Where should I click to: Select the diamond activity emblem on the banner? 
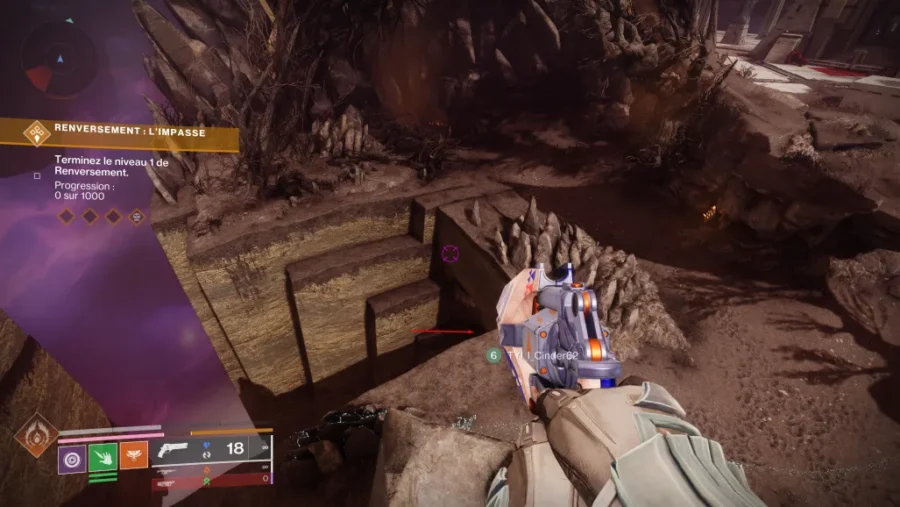(37, 133)
